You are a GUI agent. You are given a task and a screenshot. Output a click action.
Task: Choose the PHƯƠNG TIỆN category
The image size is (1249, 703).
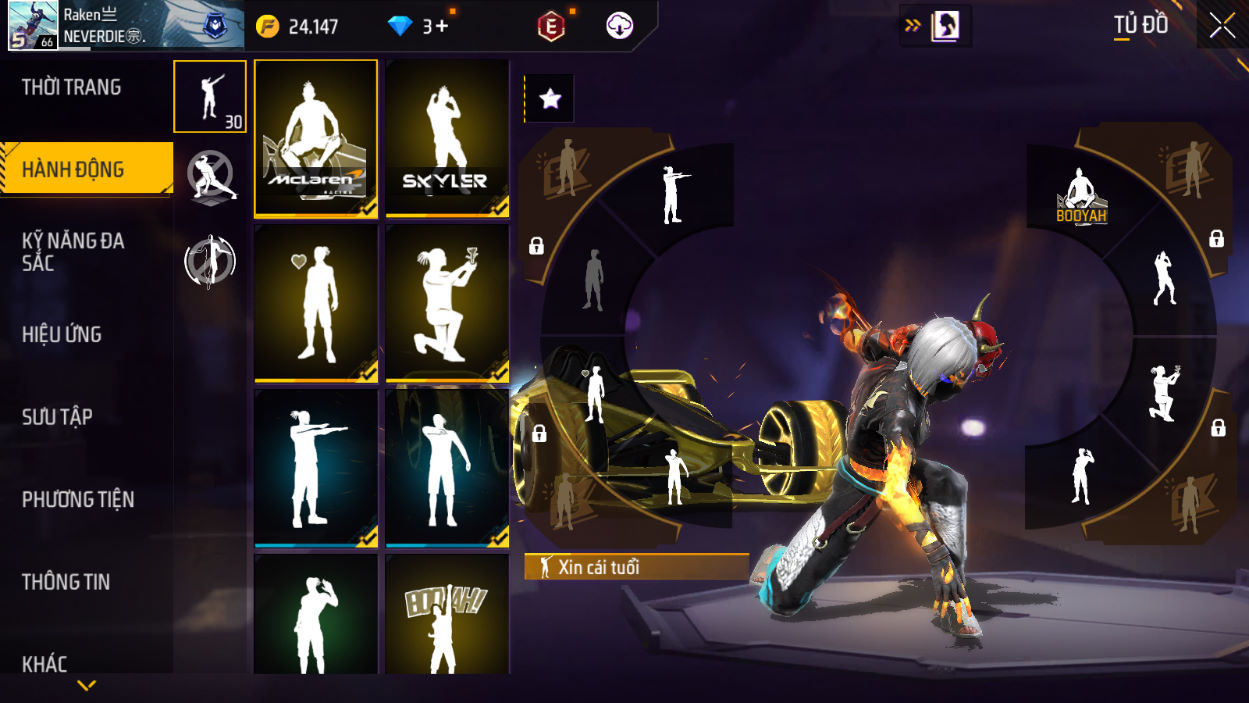pos(78,499)
